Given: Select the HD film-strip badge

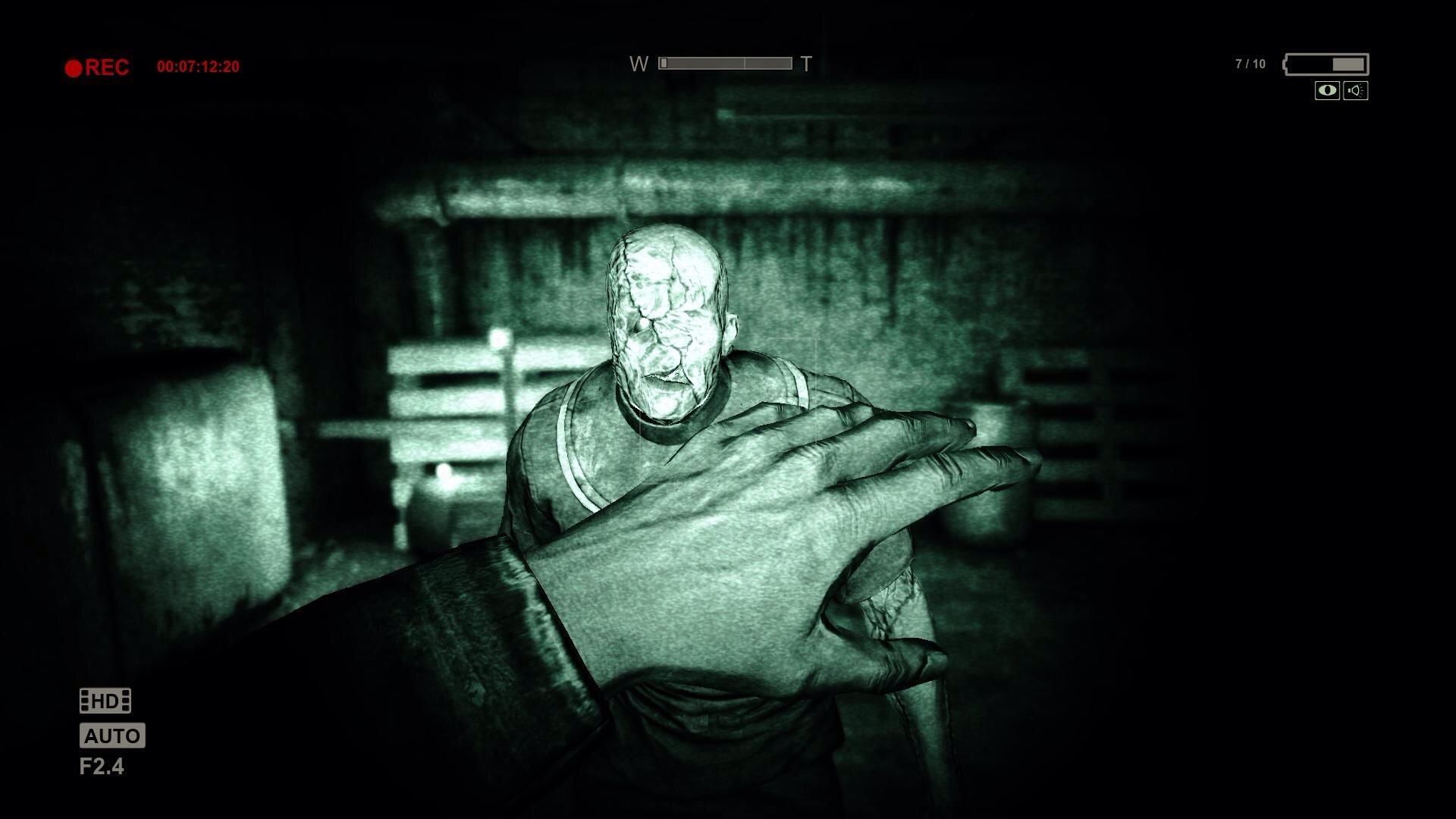Looking at the screenshot, I should click(x=105, y=700).
